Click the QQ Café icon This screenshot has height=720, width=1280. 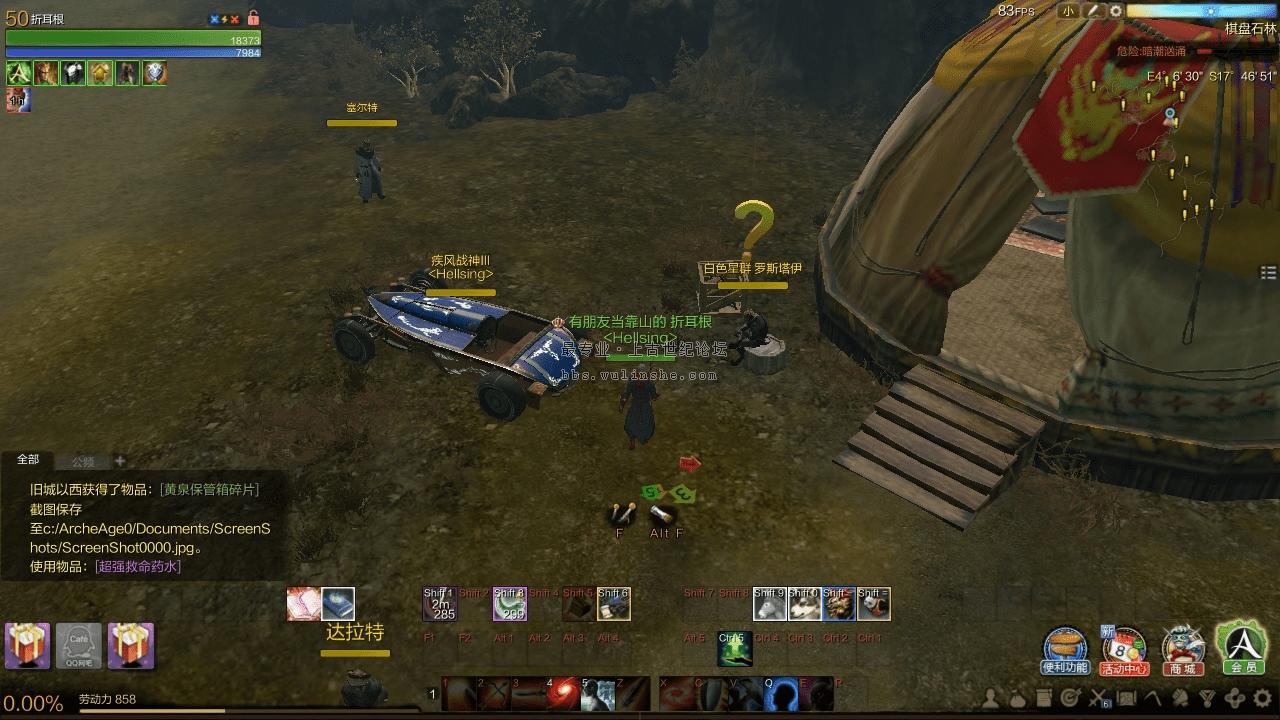(x=79, y=646)
